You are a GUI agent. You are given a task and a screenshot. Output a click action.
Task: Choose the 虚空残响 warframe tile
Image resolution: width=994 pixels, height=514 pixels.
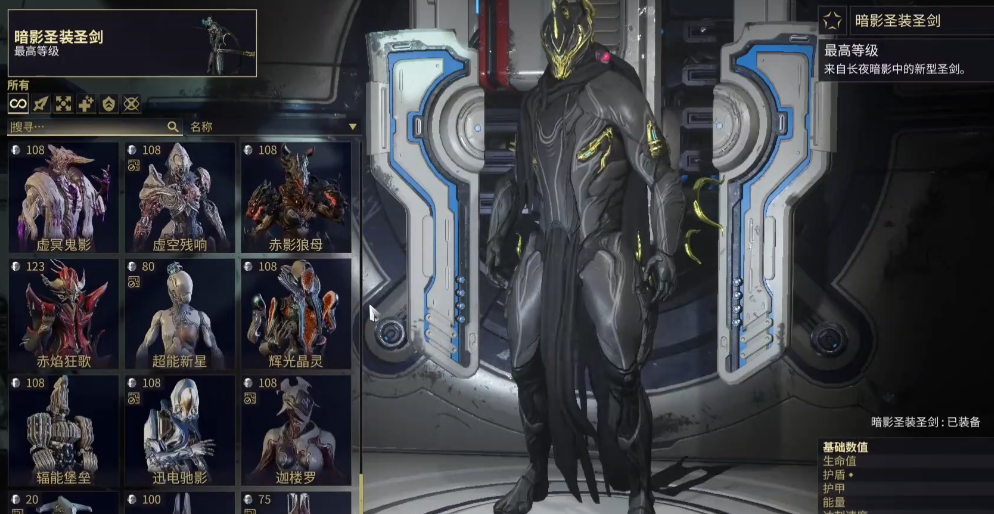[180, 197]
